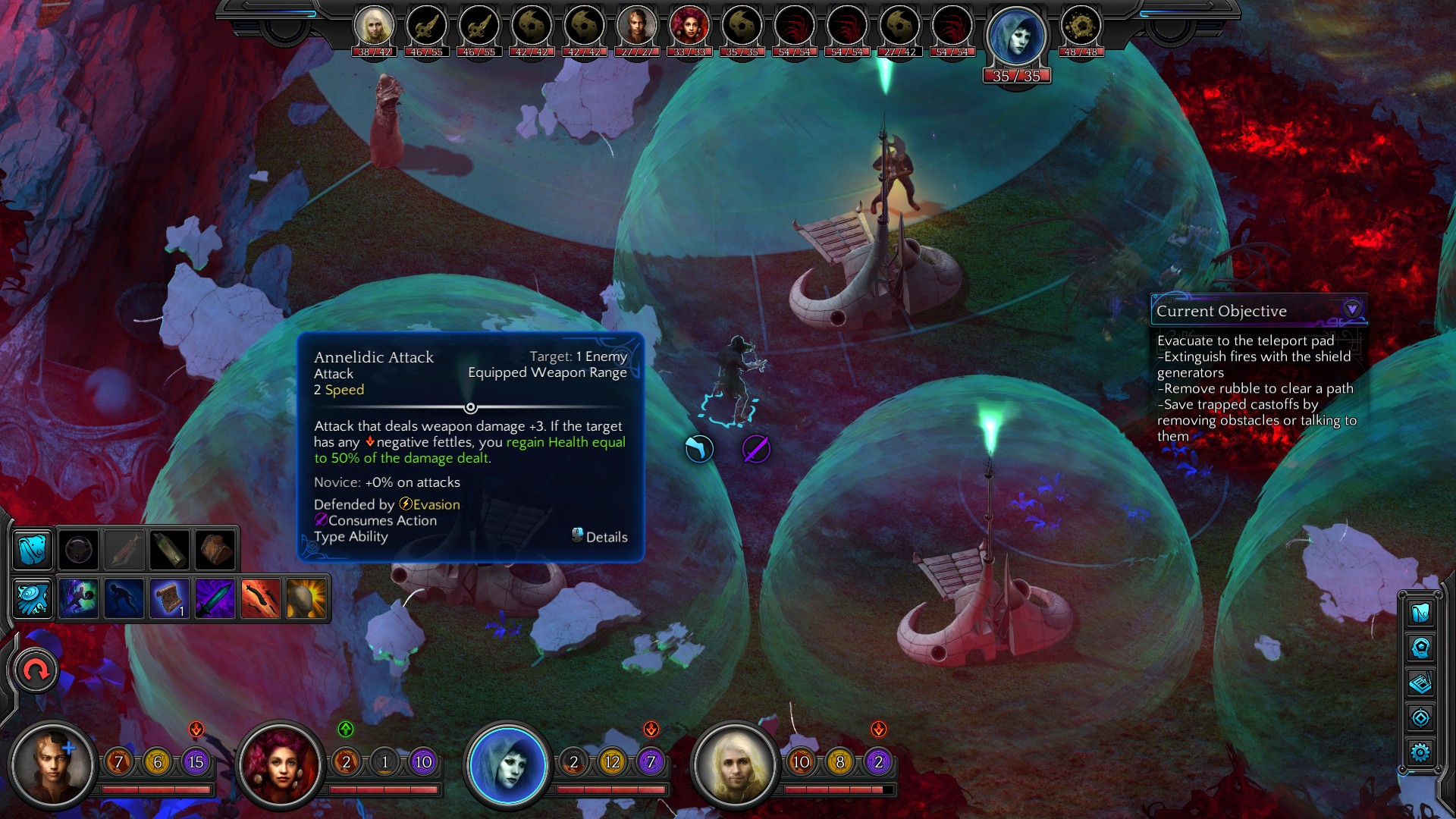The width and height of the screenshot is (1456, 819).
Task: Activate the red slug-swarm ability in hotbar
Action: tap(259, 598)
